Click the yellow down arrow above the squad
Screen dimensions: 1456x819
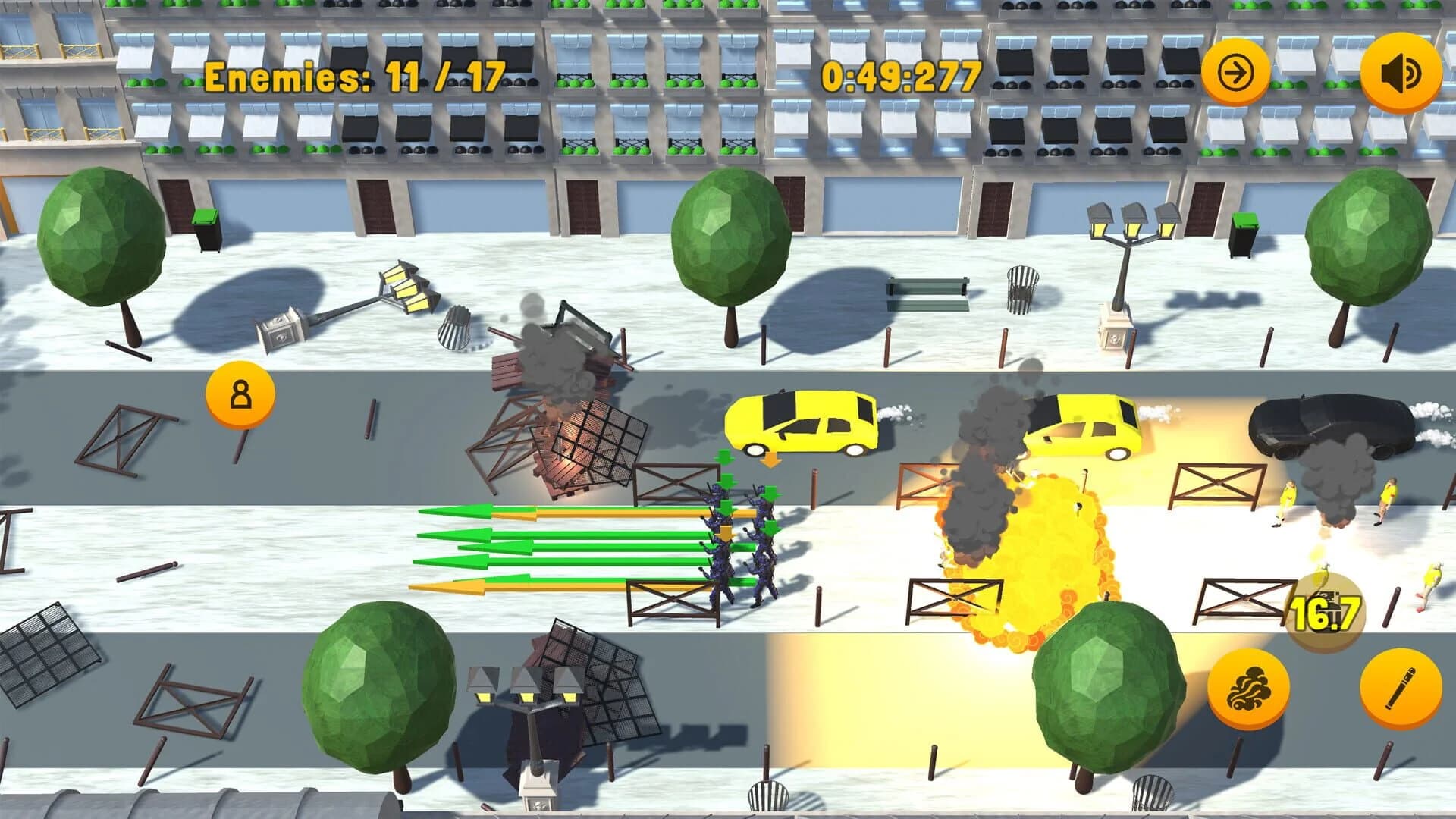[x=772, y=460]
